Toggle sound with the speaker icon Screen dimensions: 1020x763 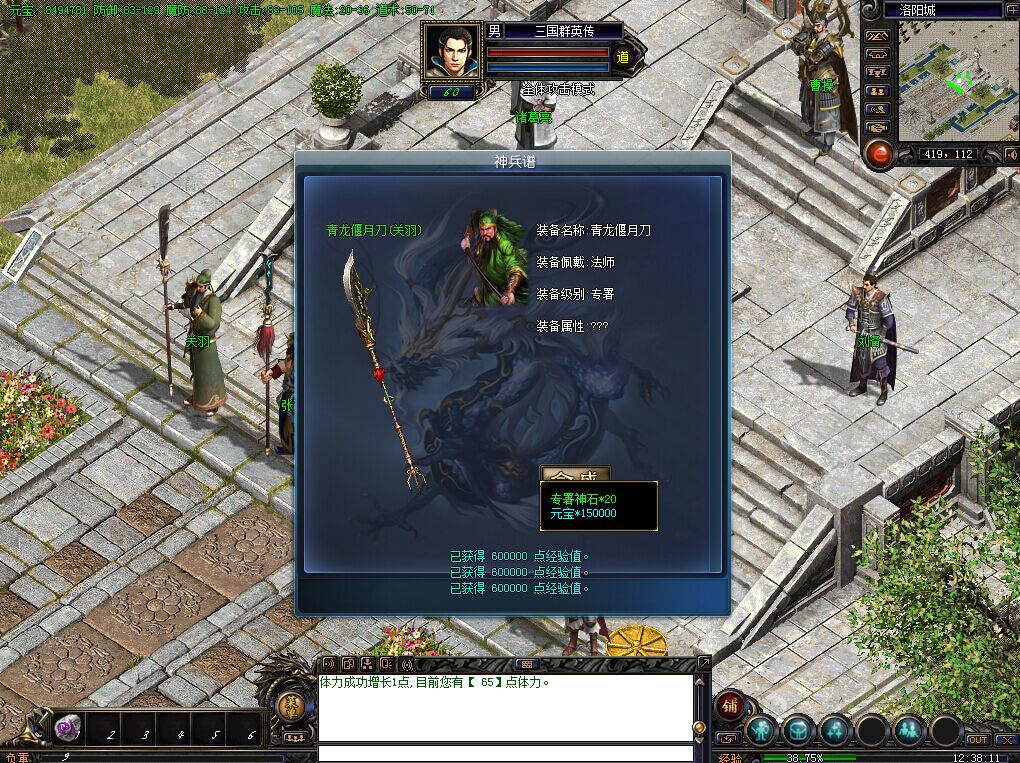click(1011, 154)
